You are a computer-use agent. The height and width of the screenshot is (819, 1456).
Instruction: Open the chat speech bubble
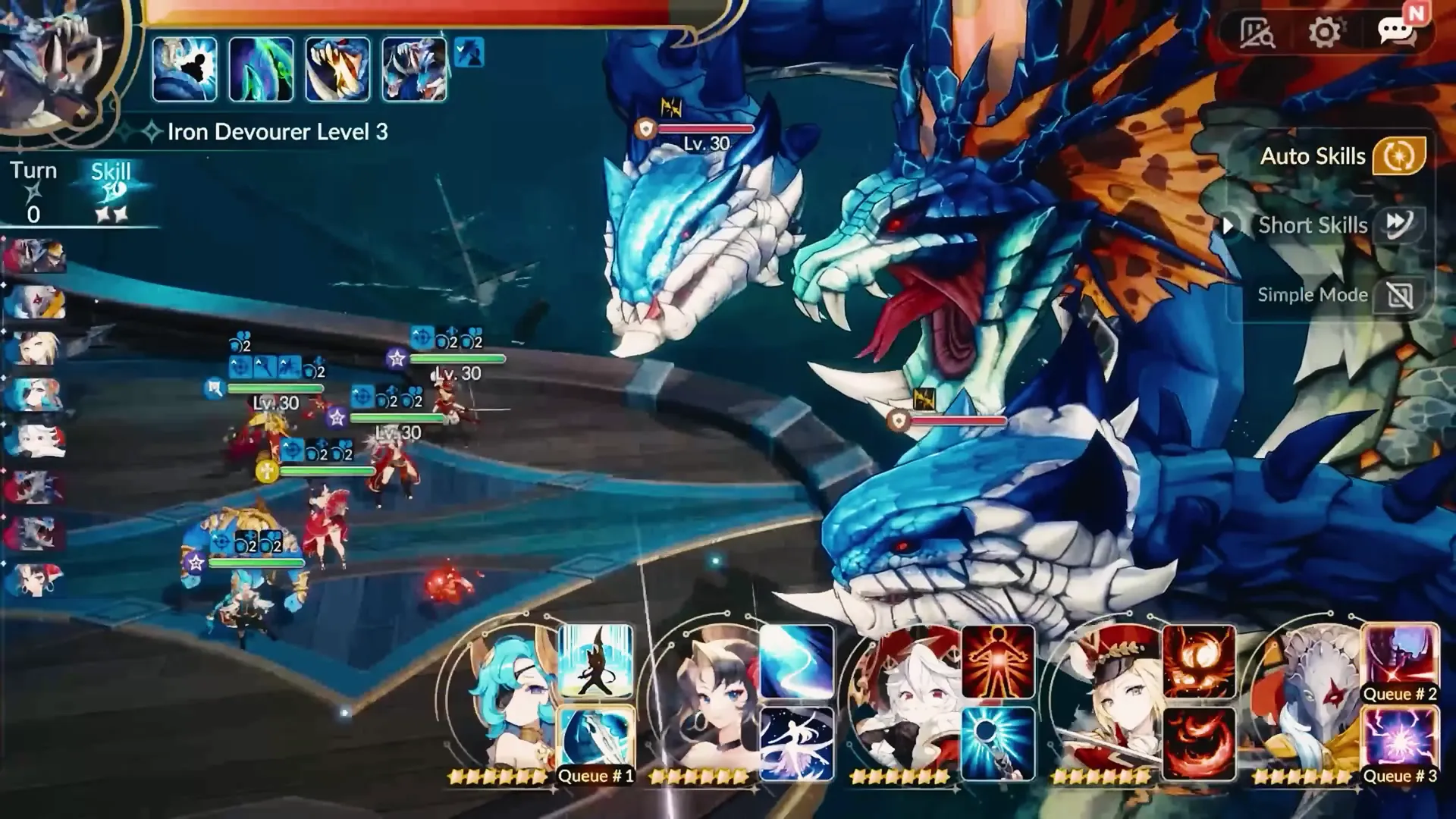[1395, 33]
